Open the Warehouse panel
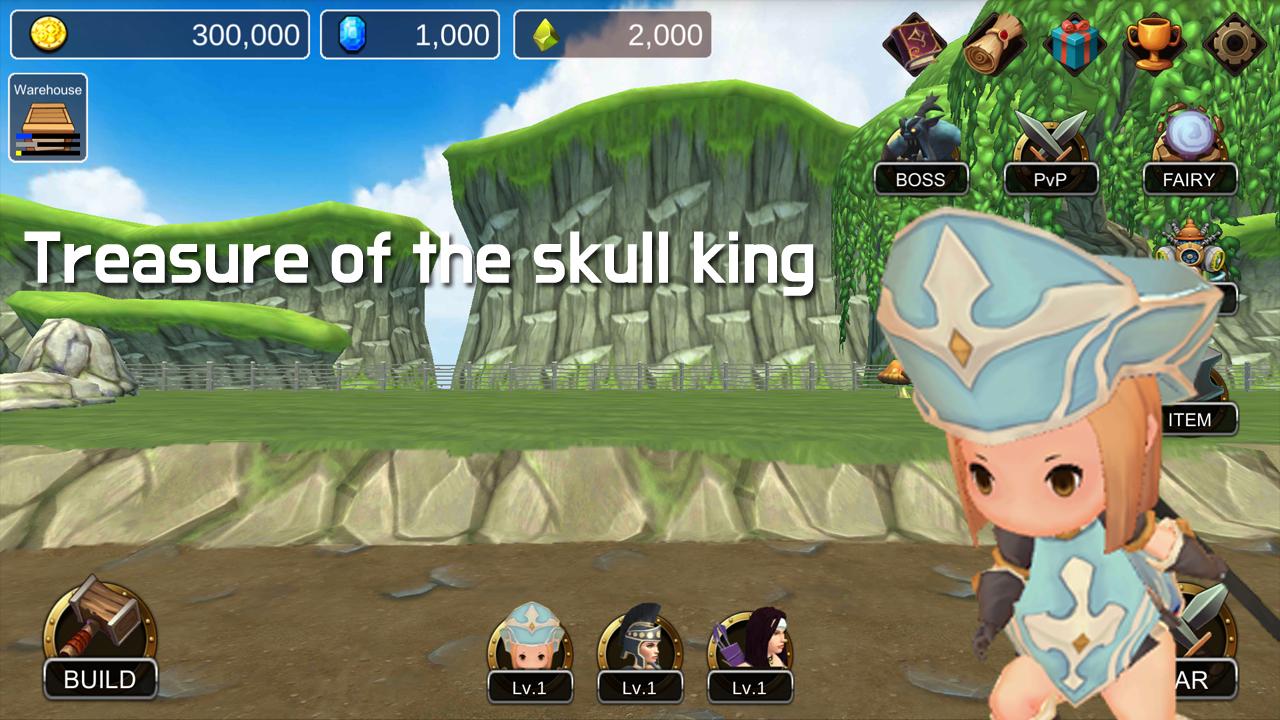Image resolution: width=1280 pixels, height=720 pixels. point(48,117)
